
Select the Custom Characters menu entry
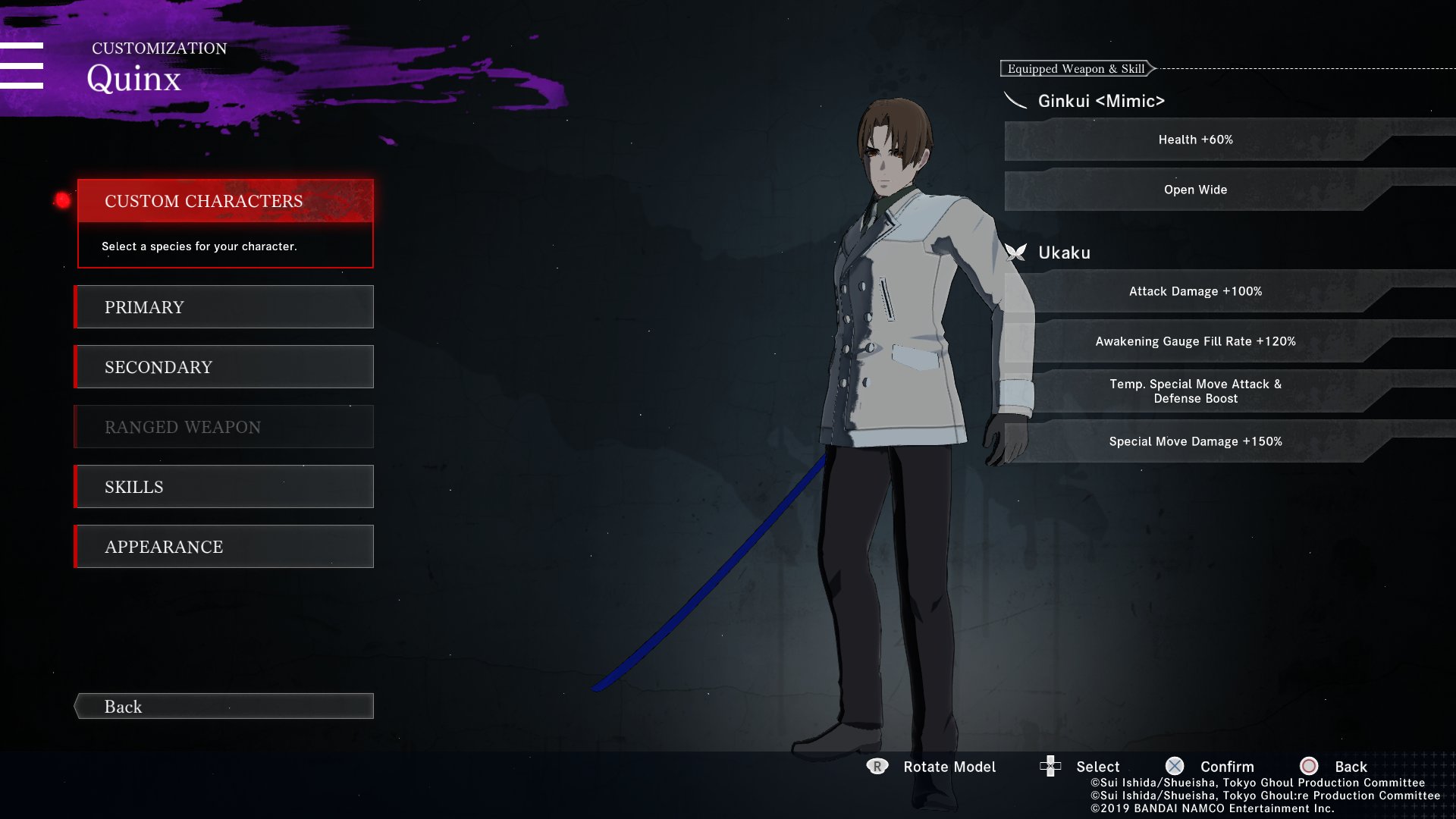(224, 201)
